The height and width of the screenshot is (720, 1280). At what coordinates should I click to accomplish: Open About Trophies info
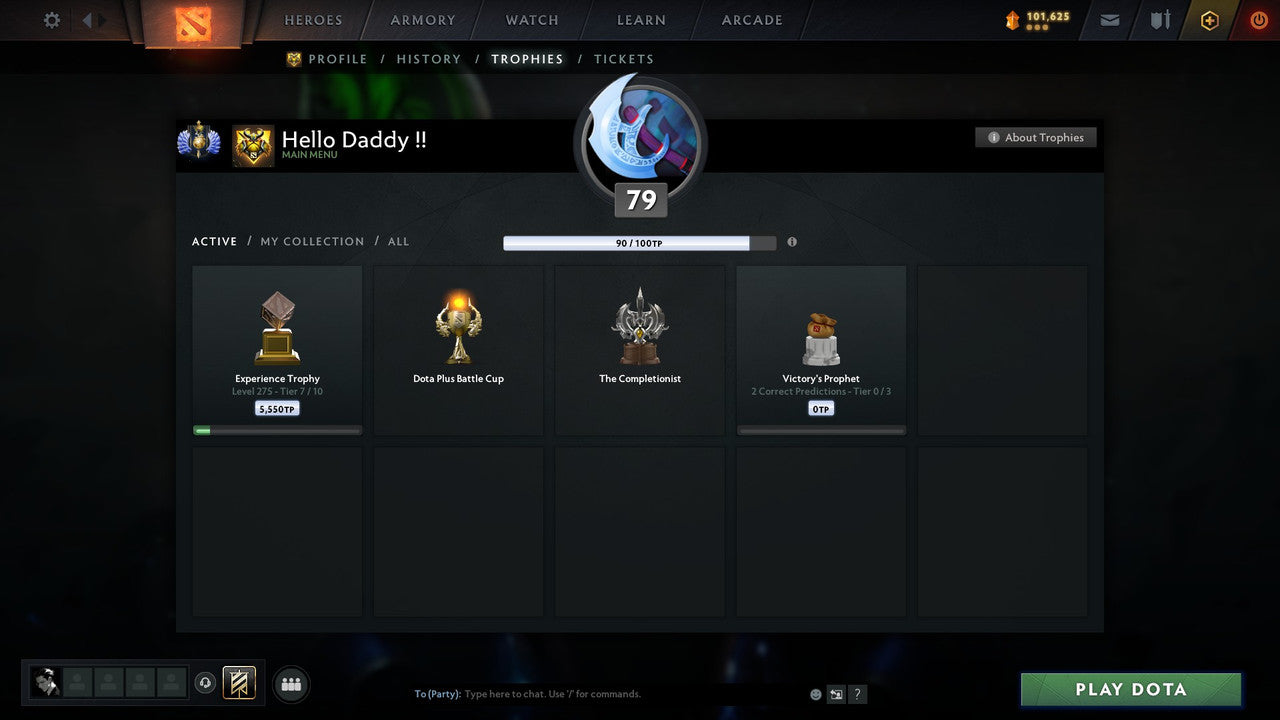[x=1036, y=137]
